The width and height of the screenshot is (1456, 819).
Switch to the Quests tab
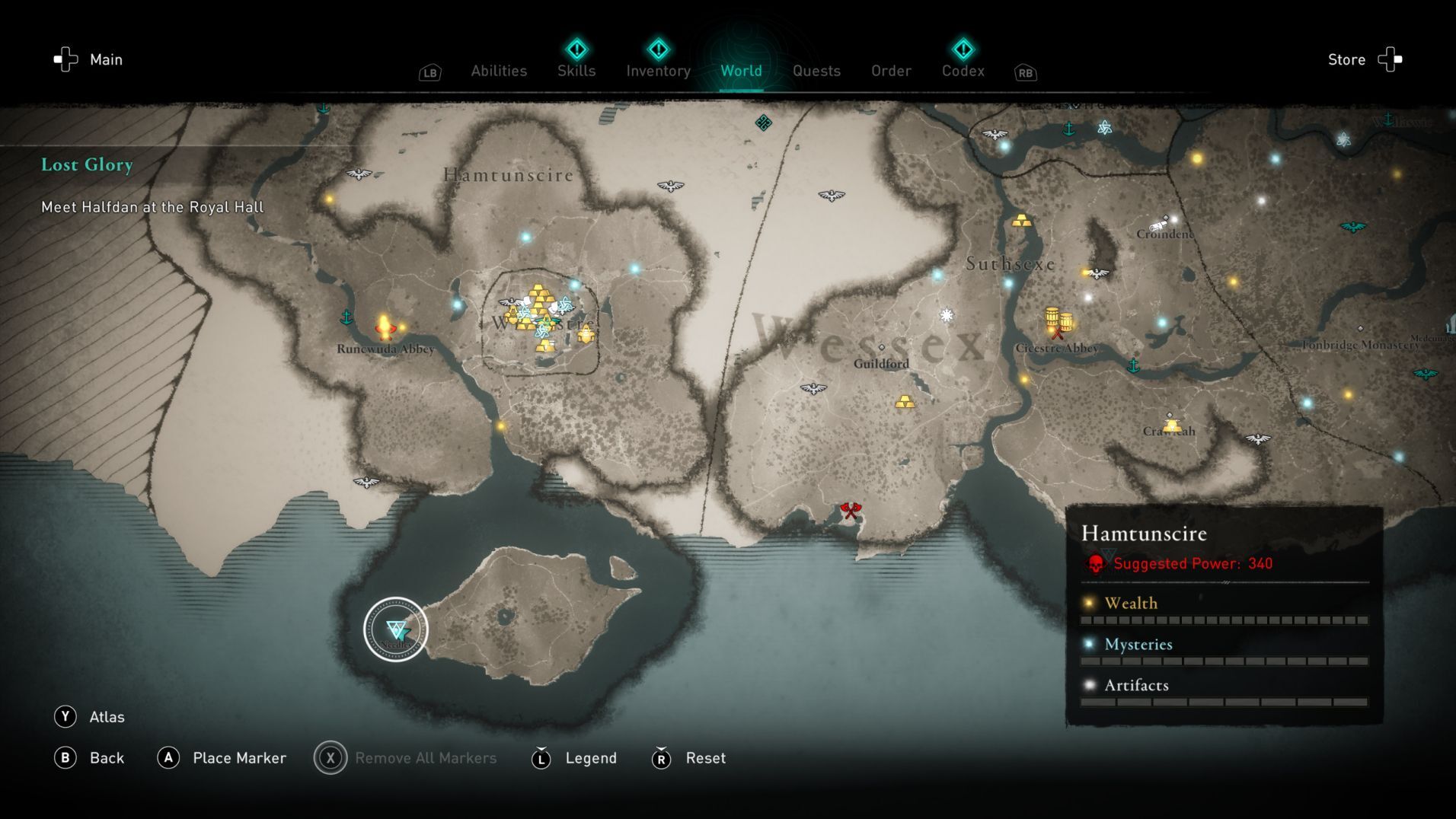[816, 71]
